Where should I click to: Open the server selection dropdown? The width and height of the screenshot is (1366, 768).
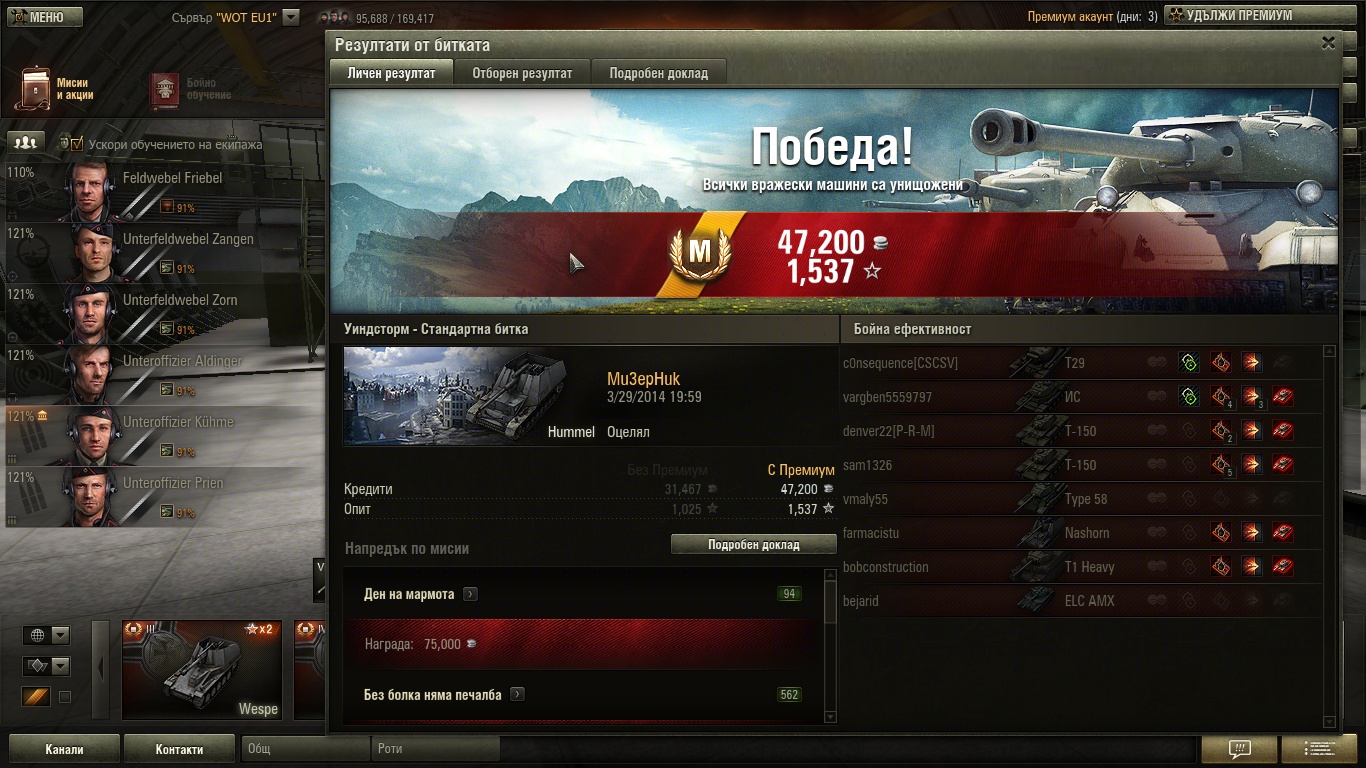pyautogui.click(x=290, y=17)
